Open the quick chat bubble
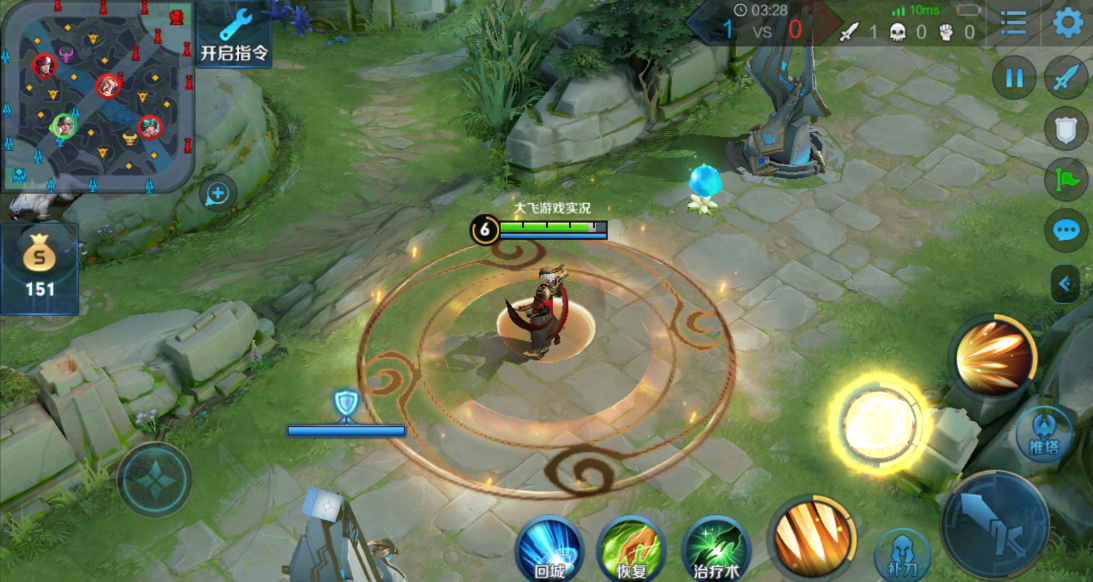The height and width of the screenshot is (582, 1093). tap(1066, 231)
